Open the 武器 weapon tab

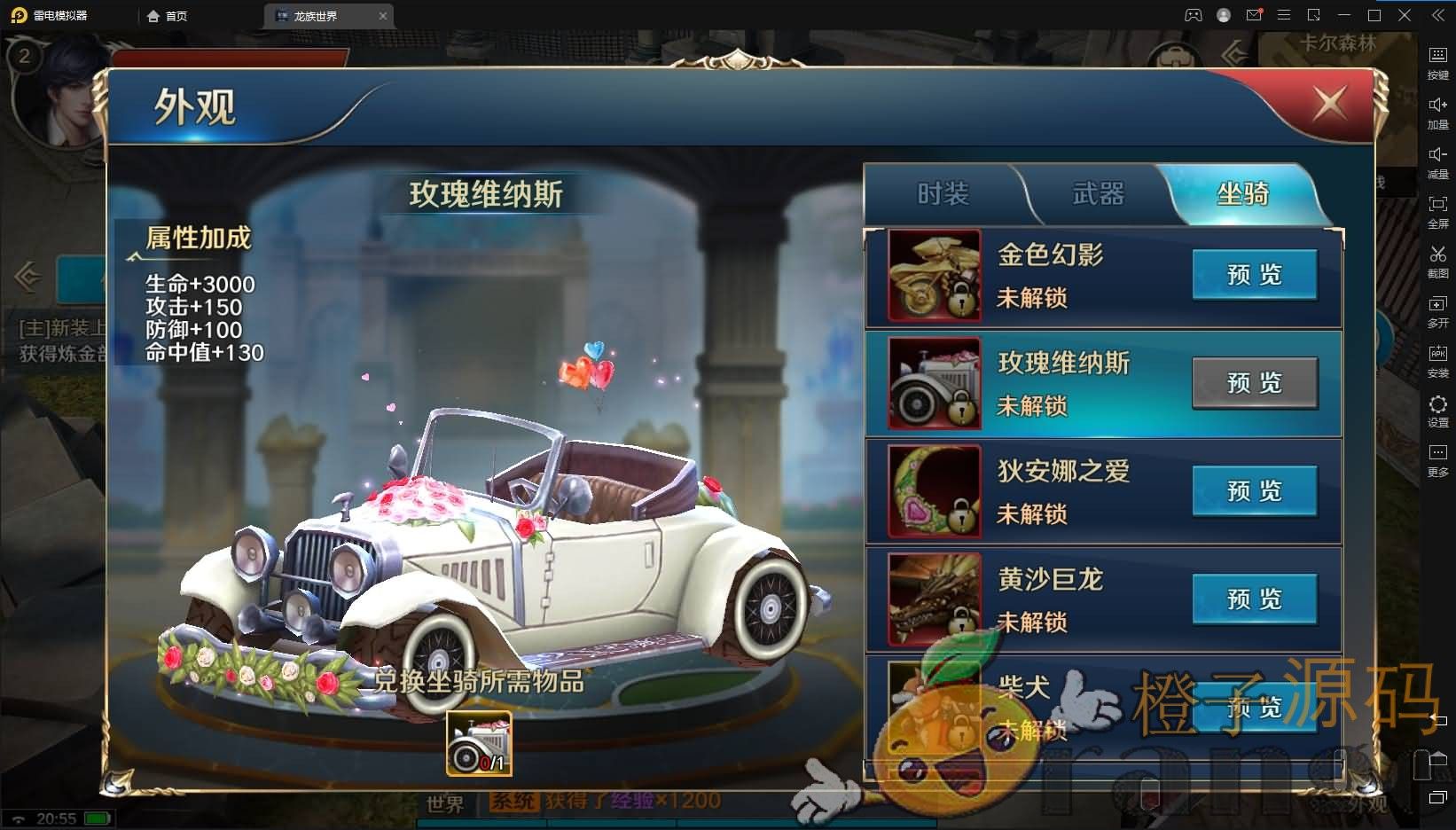point(1098,193)
